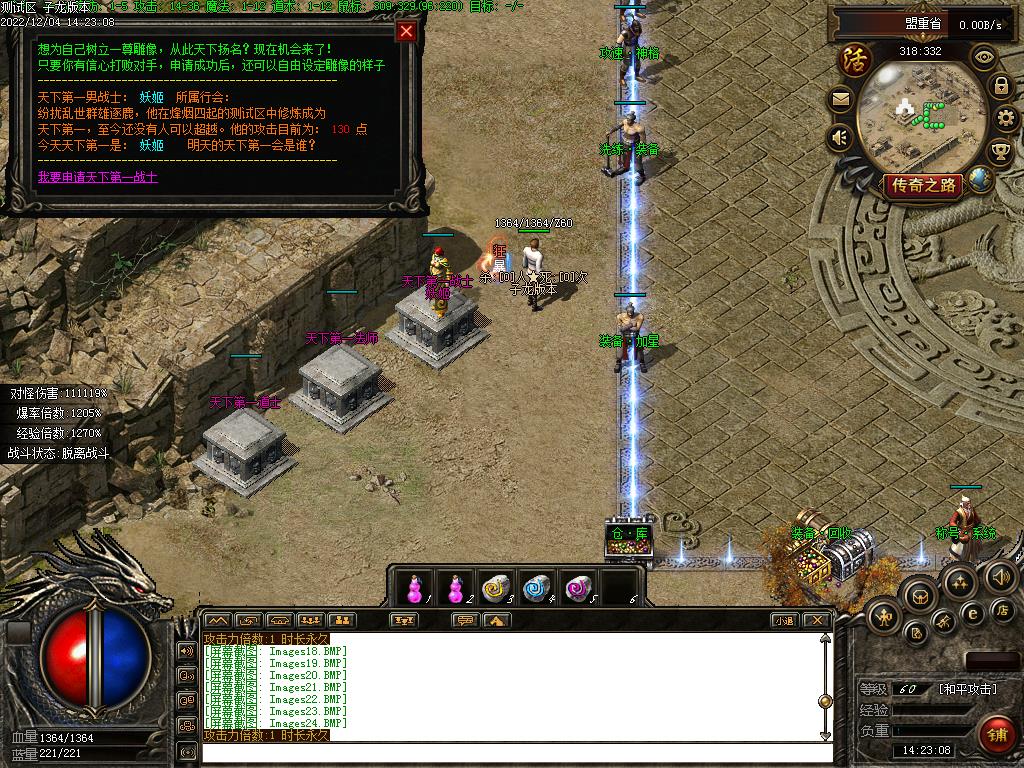Close the statue dialogue window
This screenshot has height=768, width=1024.
click(406, 31)
